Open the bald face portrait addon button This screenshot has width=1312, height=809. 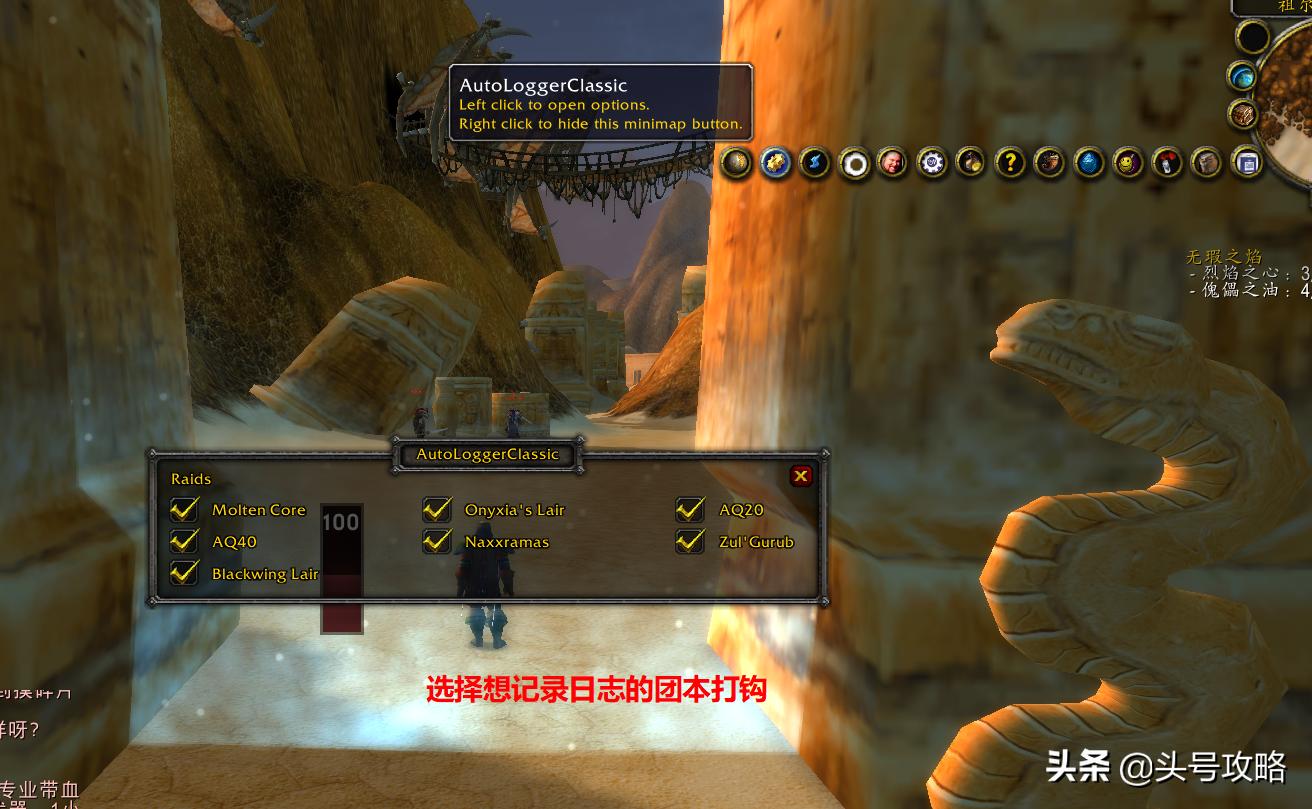coord(893,162)
